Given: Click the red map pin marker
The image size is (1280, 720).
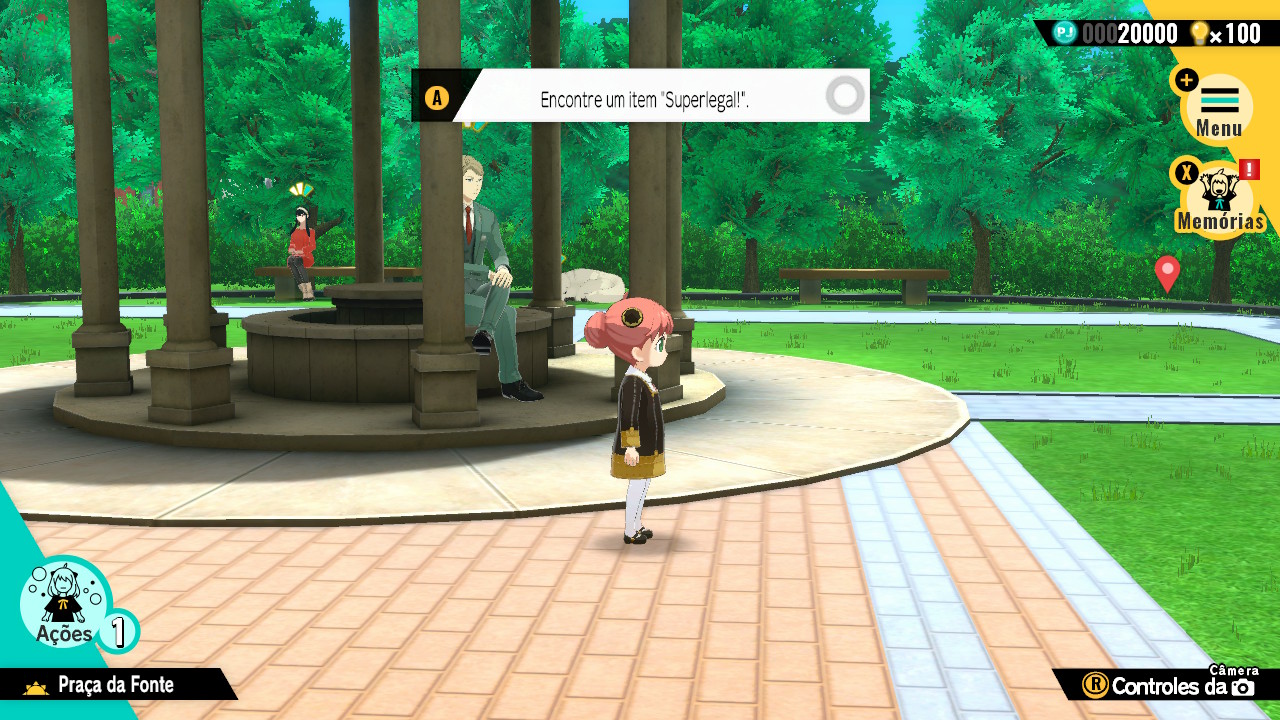Looking at the screenshot, I should (1167, 272).
